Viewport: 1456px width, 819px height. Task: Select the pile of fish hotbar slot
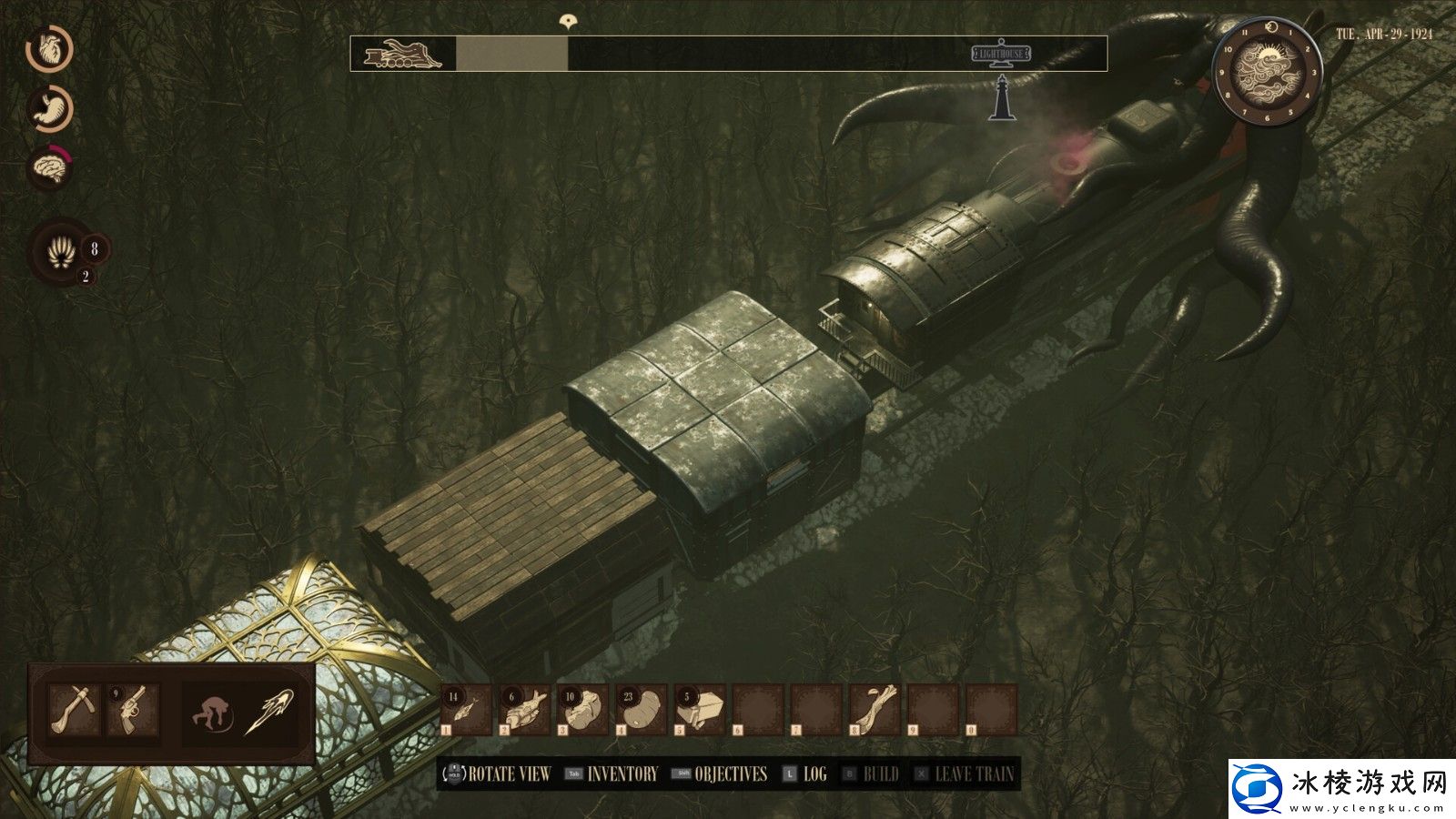[524, 710]
